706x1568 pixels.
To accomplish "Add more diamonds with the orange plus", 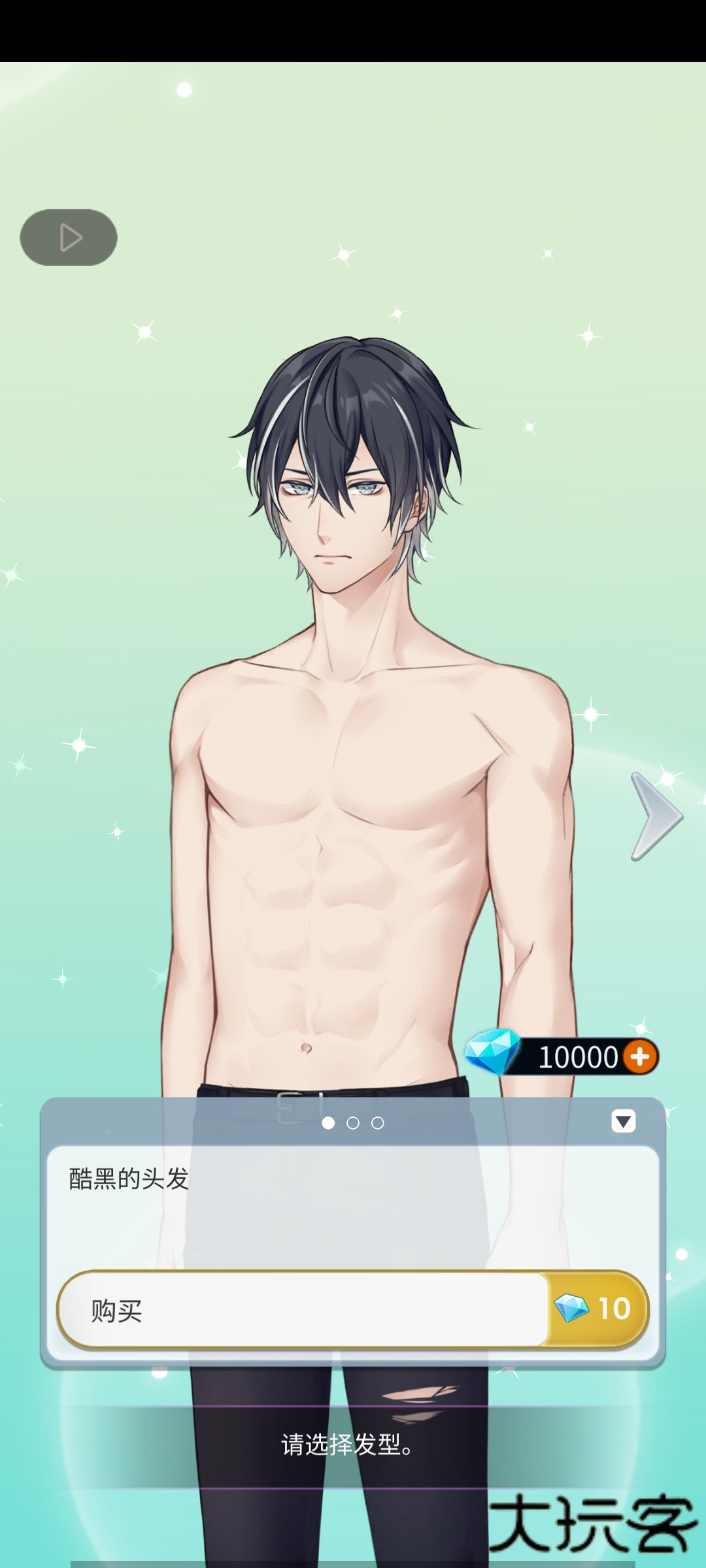I will click(x=640, y=1056).
